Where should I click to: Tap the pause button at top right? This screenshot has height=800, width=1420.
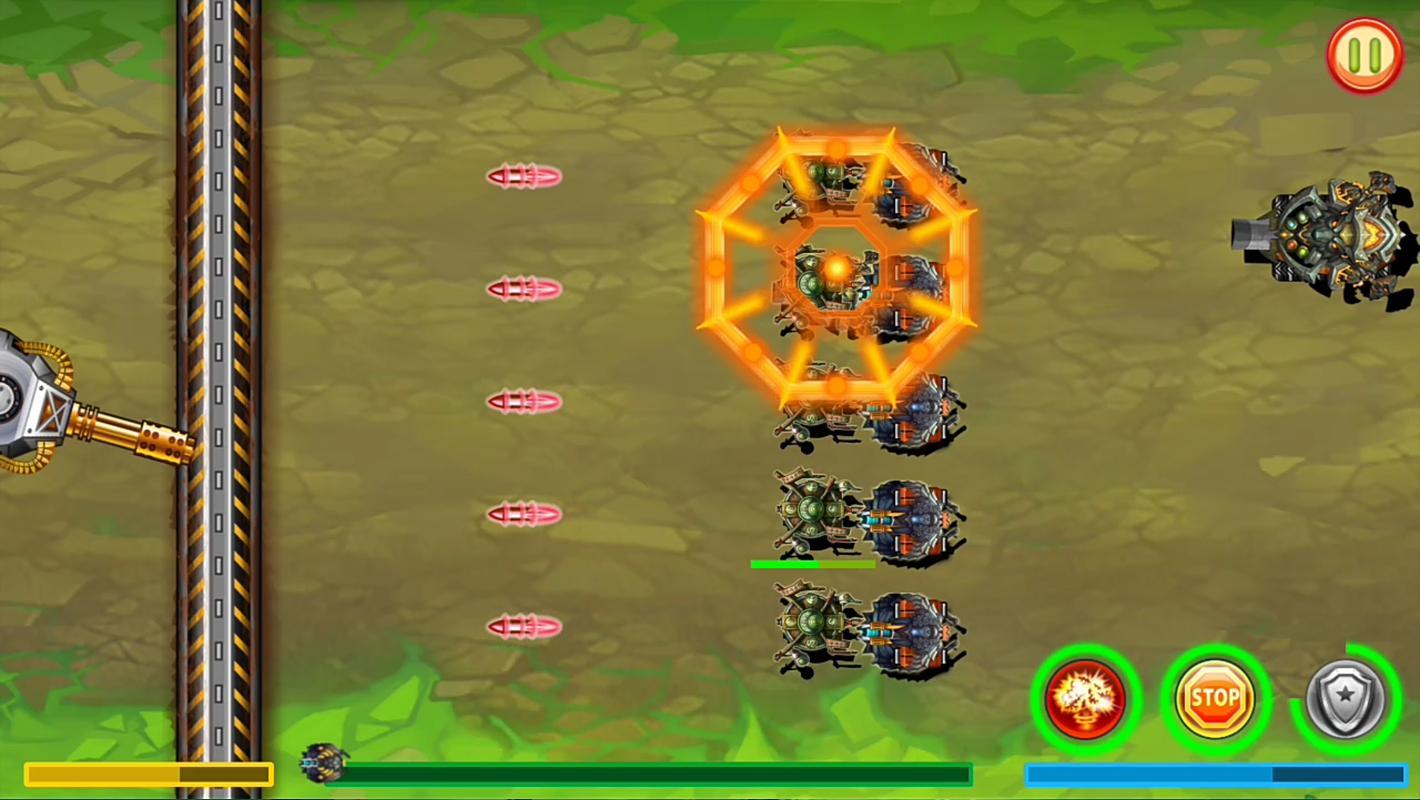click(x=1364, y=55)
